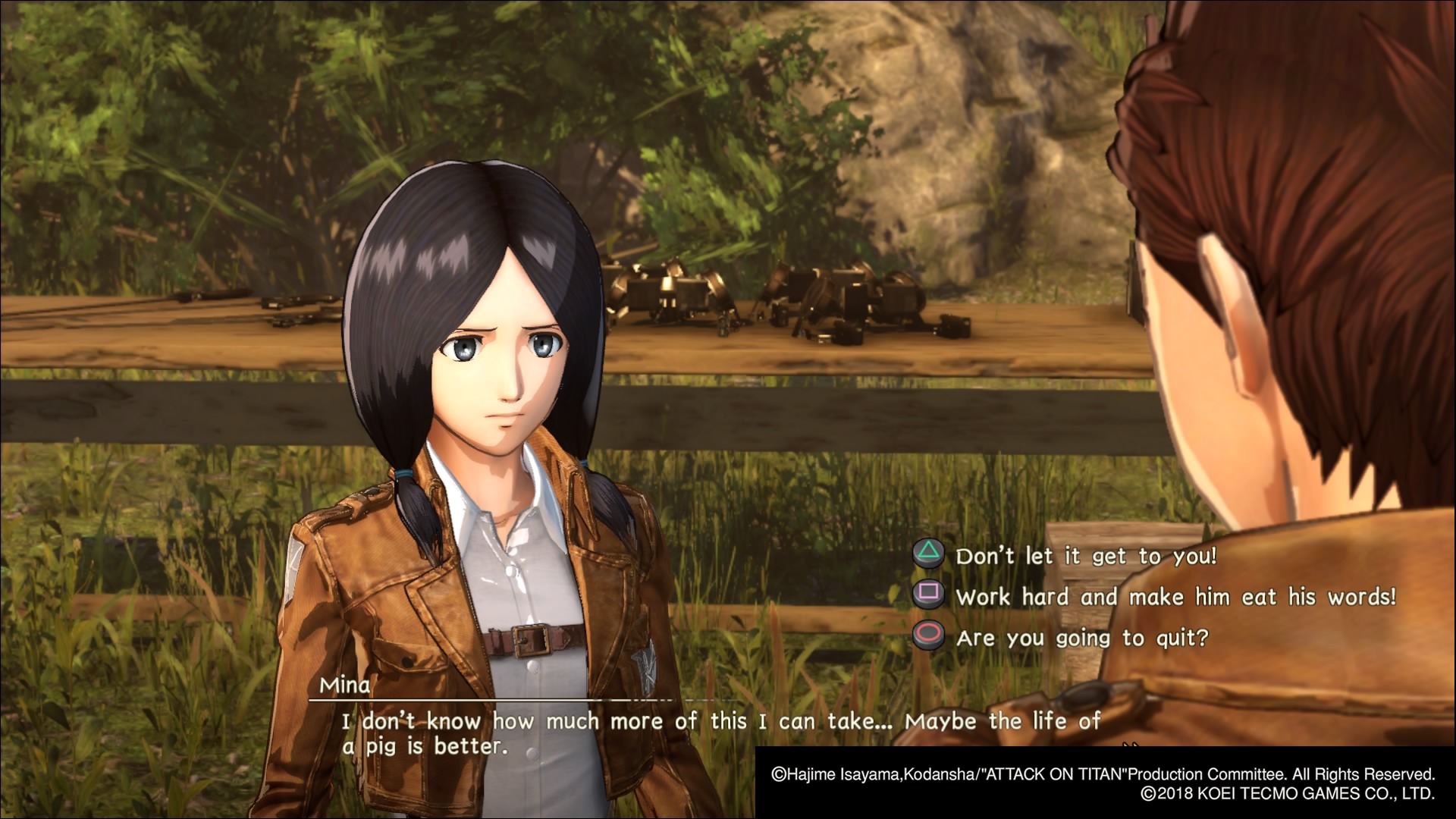Select "Work hard and make him eat his words!"
The image size is (1456, 819).
point(1175,597)
